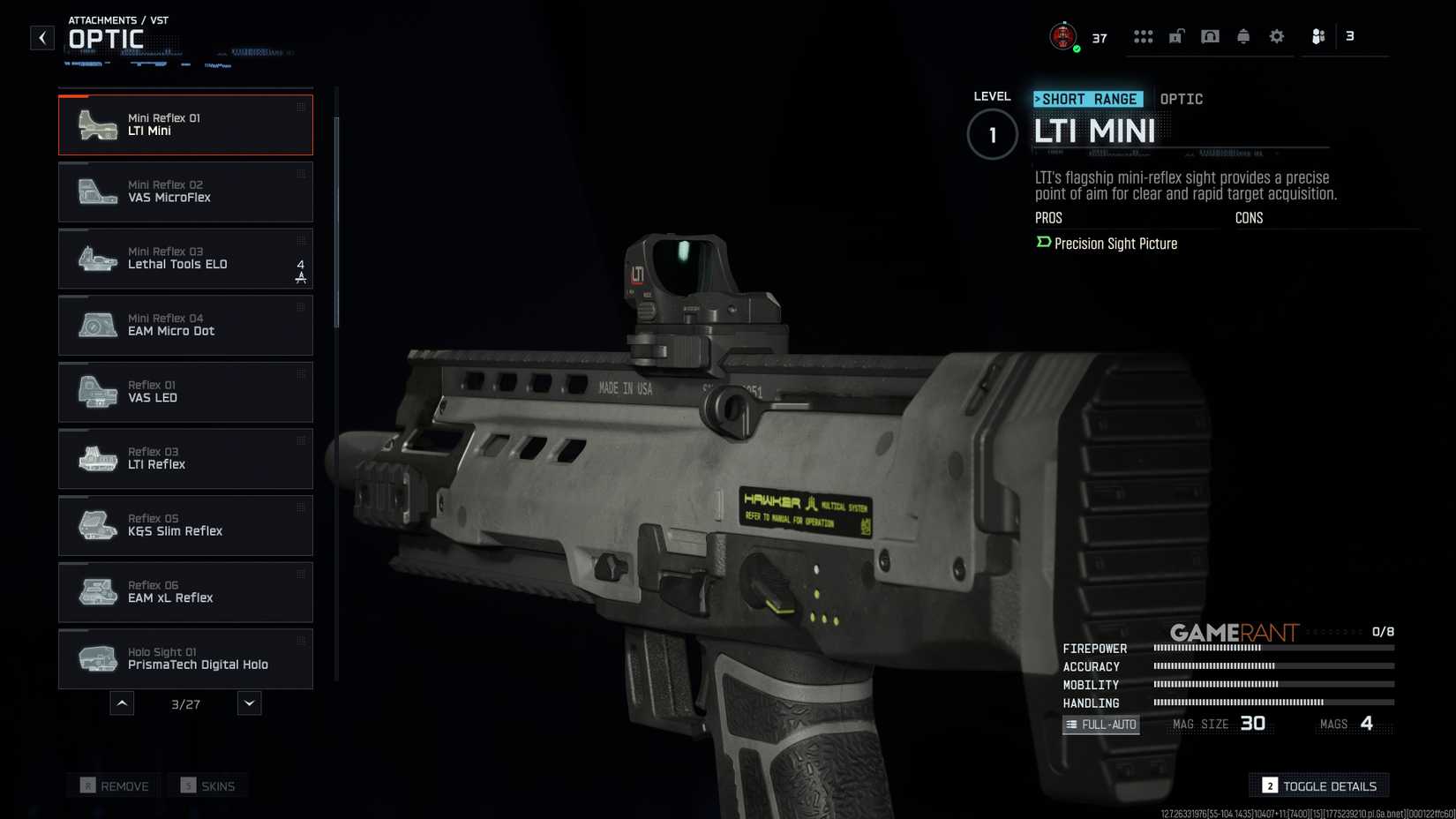Screen dimensions: 1456x819
Task: Open the social/friends panel icon showing 3
Action: 1319,35
